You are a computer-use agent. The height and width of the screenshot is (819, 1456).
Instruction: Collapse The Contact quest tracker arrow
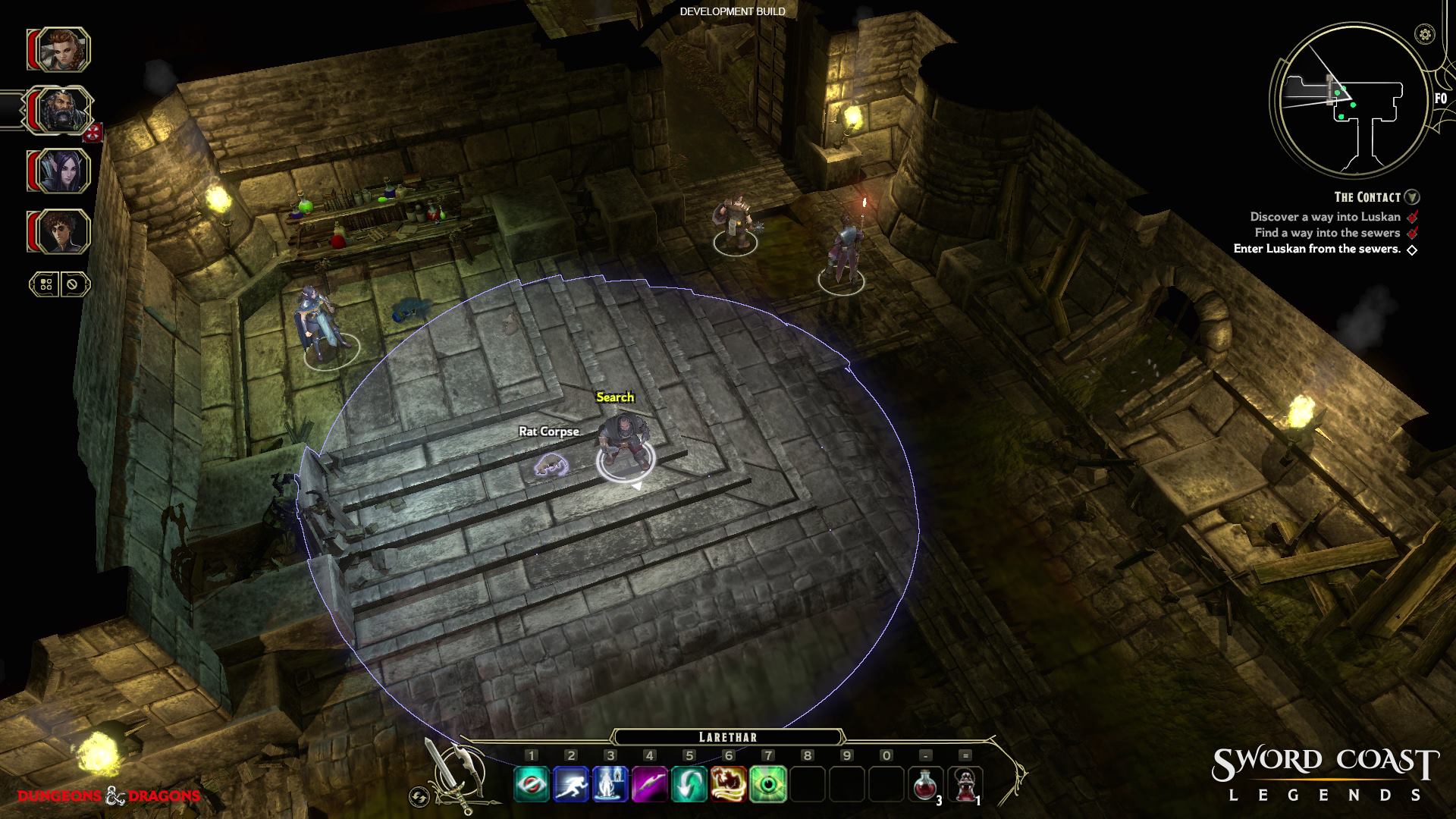(x=1411, y=197)
